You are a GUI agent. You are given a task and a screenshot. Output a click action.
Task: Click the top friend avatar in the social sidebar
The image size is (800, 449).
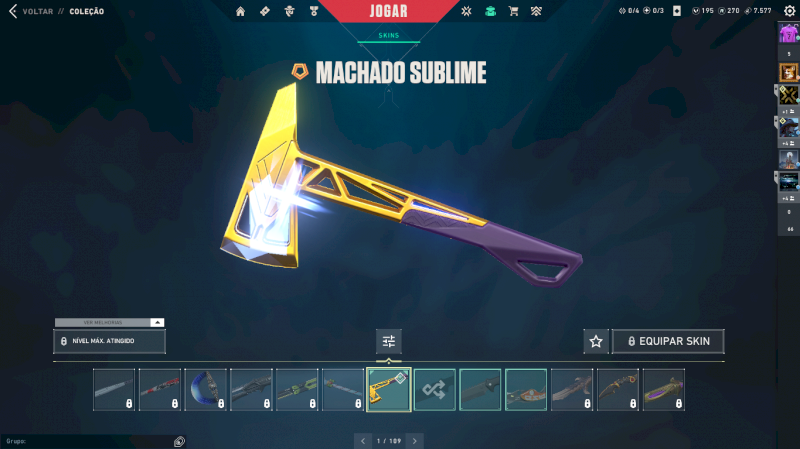click(789, 34)
